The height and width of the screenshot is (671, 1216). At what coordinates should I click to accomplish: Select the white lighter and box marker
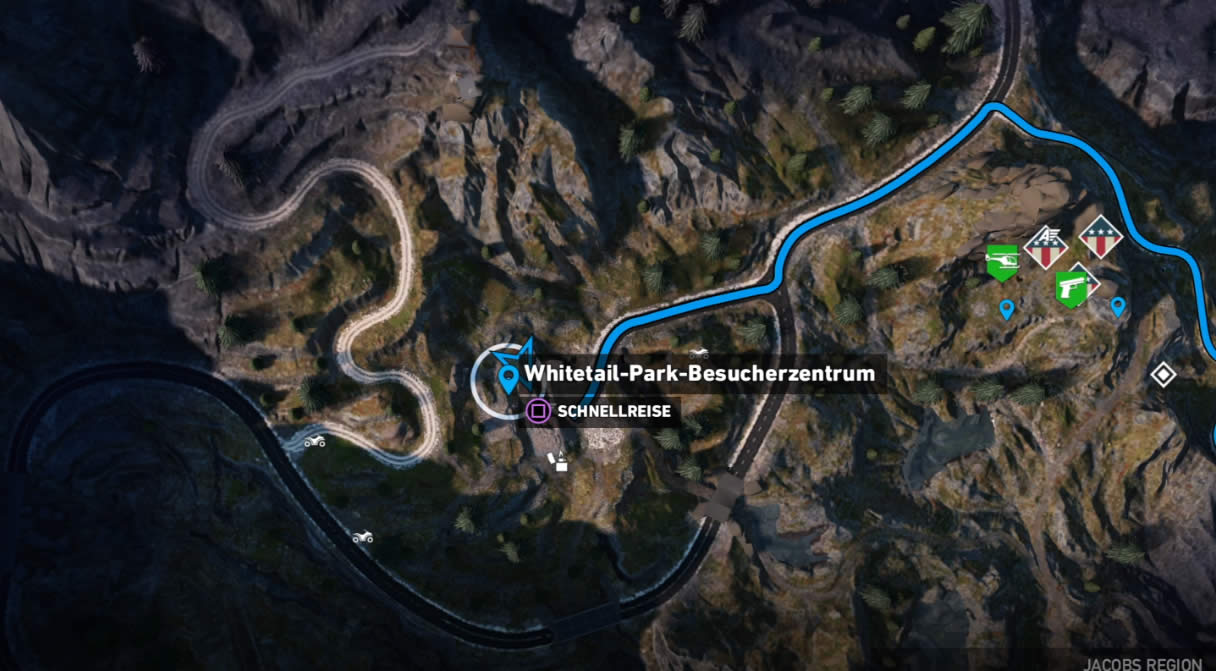pos(557,461)
